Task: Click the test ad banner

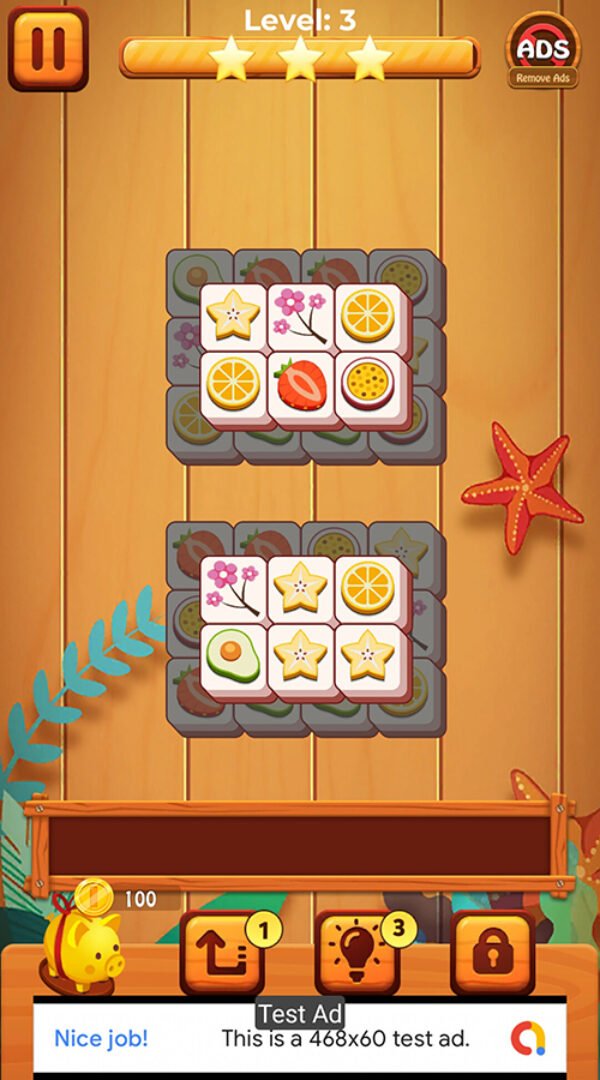Action: coord(300,1038)
